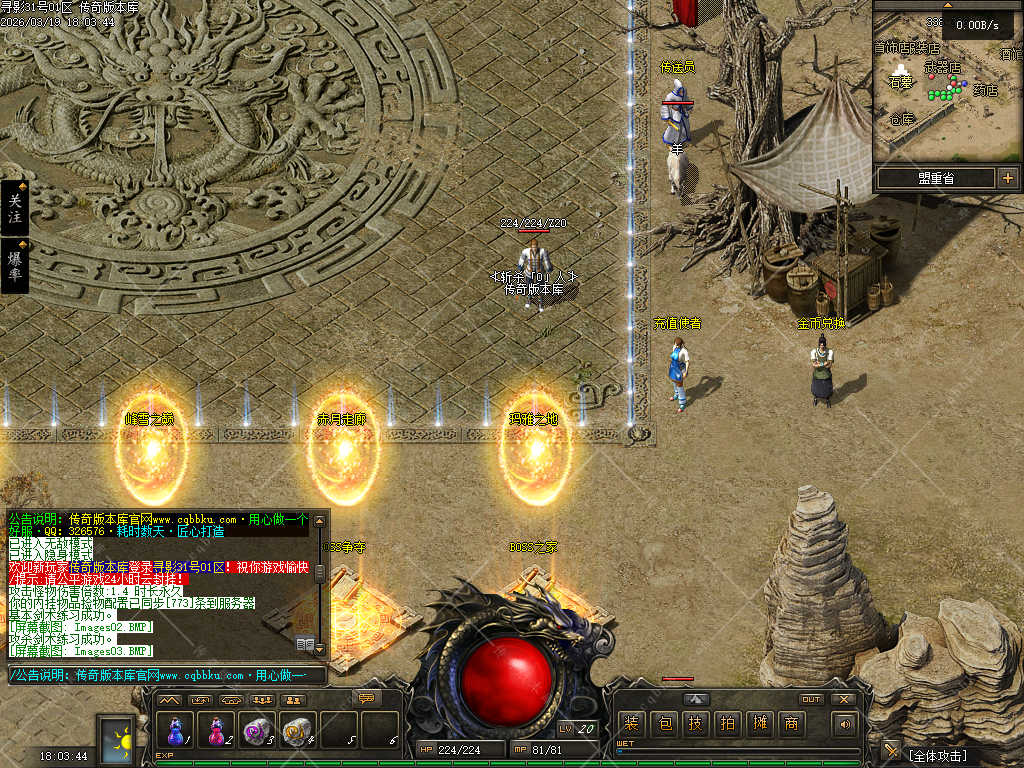
Task: Open the 爆率 drop-rate side tab
Action: [14, 265]
